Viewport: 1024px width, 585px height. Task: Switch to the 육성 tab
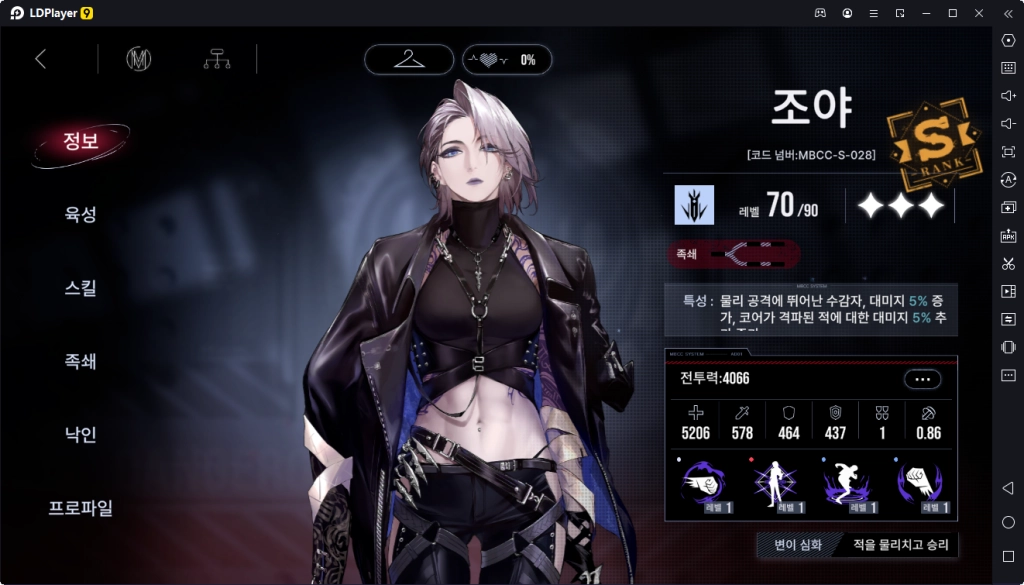[80, 214]
